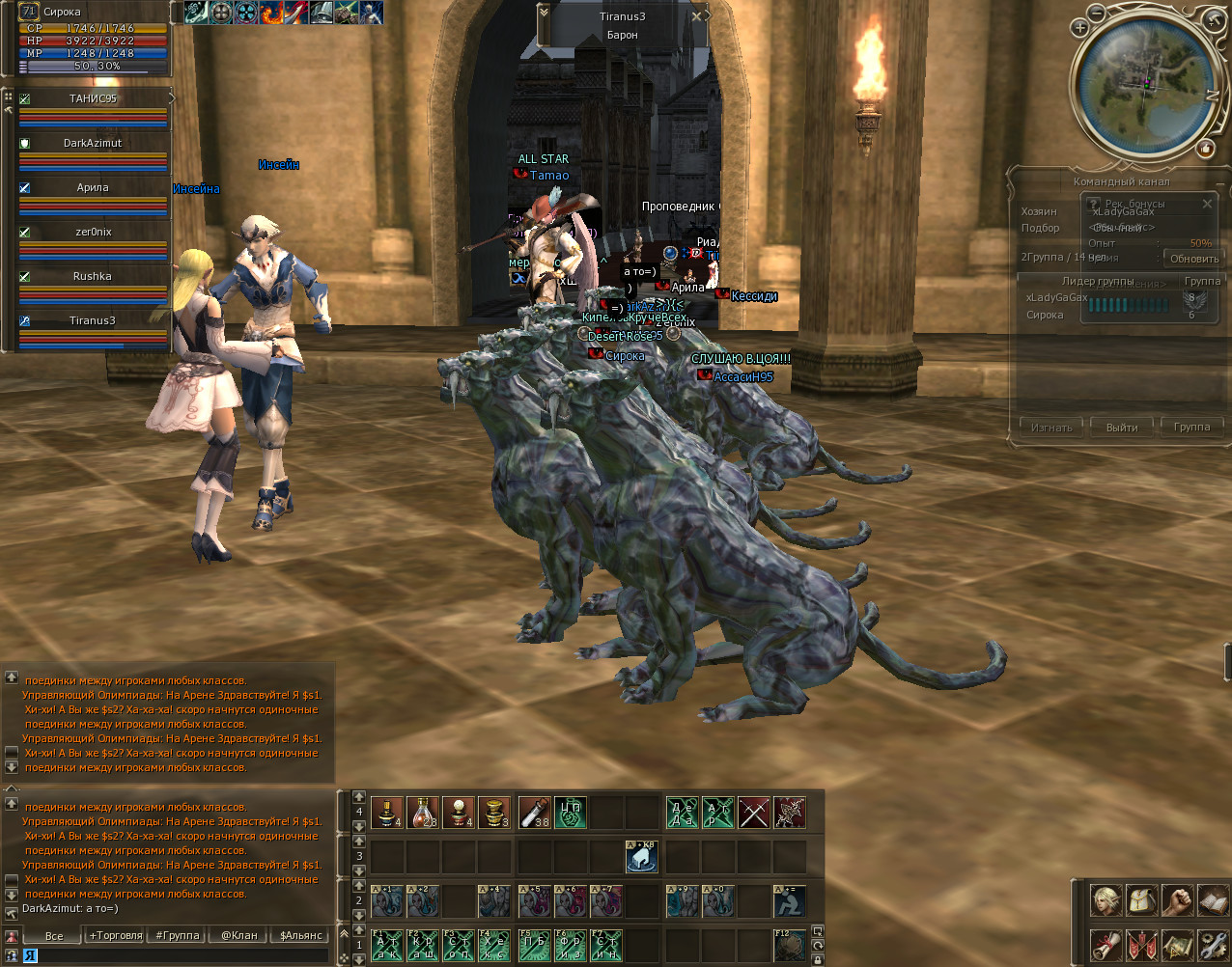Viewport: 1232px width, 967px height.
Task: Select the '$Альянс' chat tab
Action: click(x=300, y=935)
